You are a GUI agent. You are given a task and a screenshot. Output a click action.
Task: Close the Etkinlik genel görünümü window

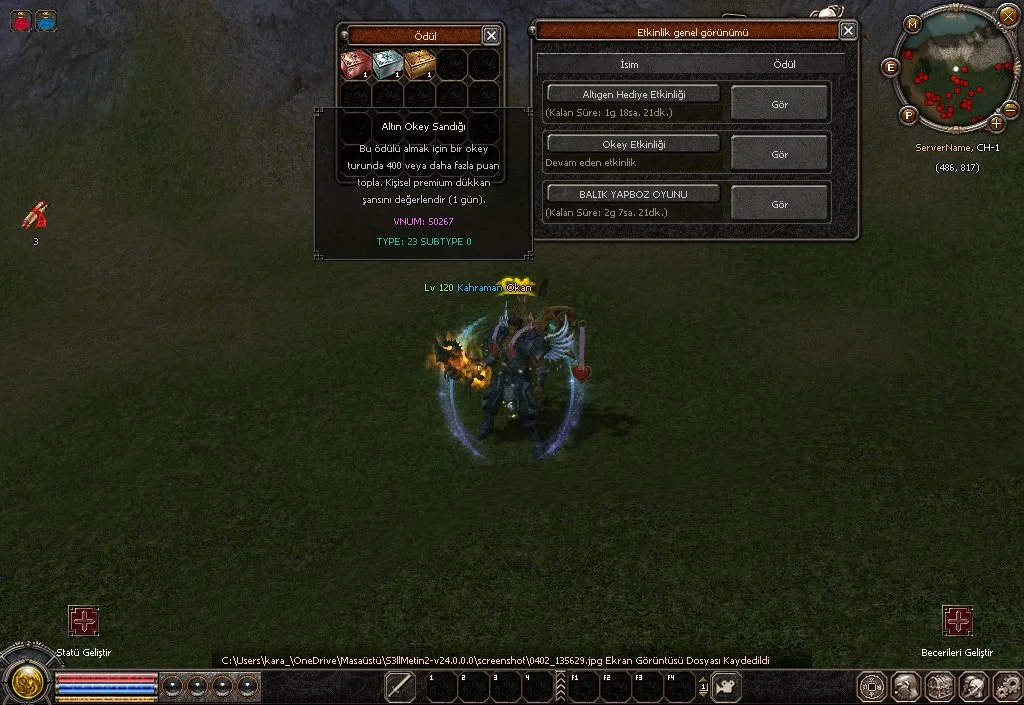click(848, 31)
